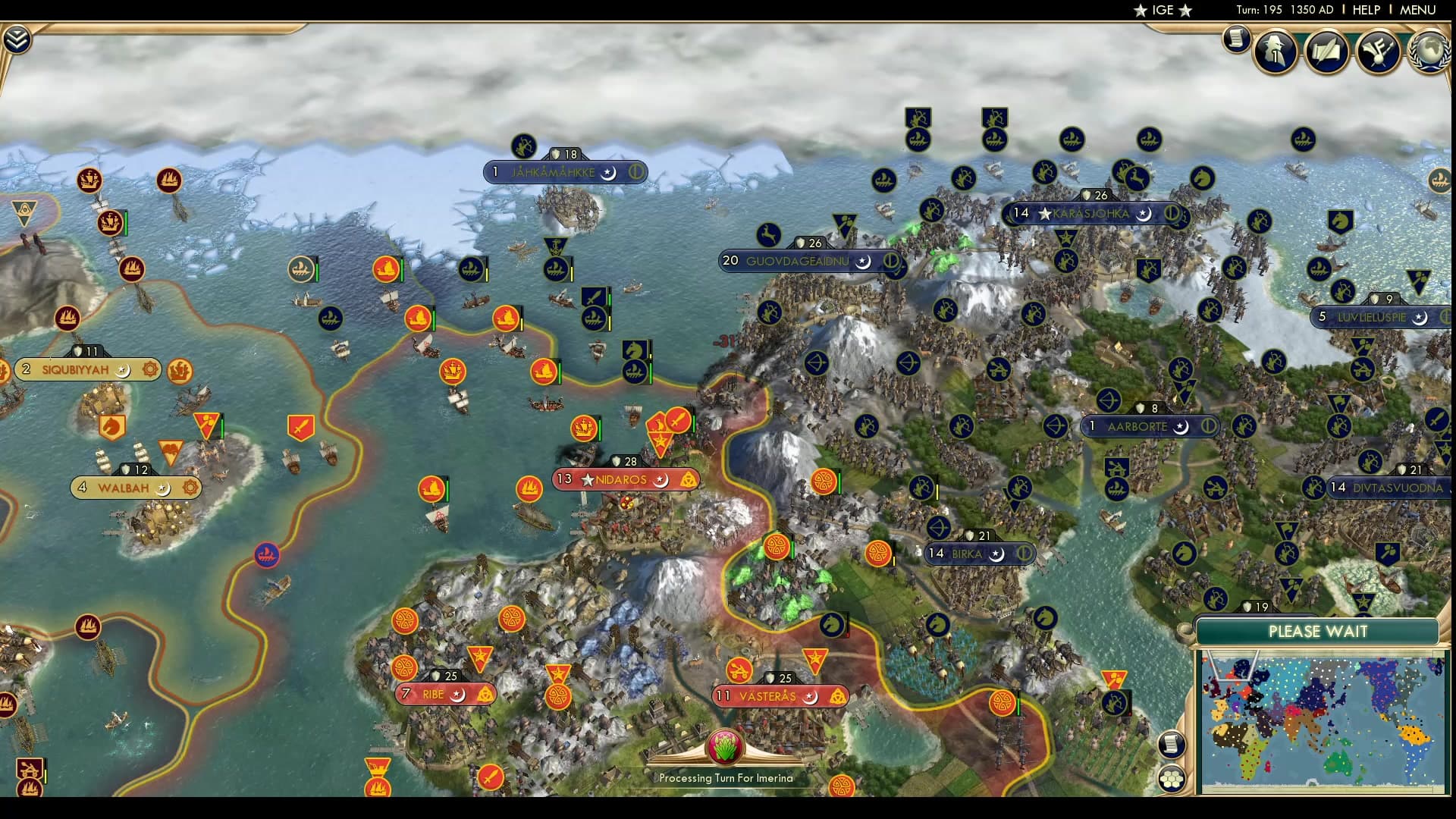Click the crescent moon icon on Västerås banner
Viewport: 1456px width, 819px height.
click(x=810, y=698)
